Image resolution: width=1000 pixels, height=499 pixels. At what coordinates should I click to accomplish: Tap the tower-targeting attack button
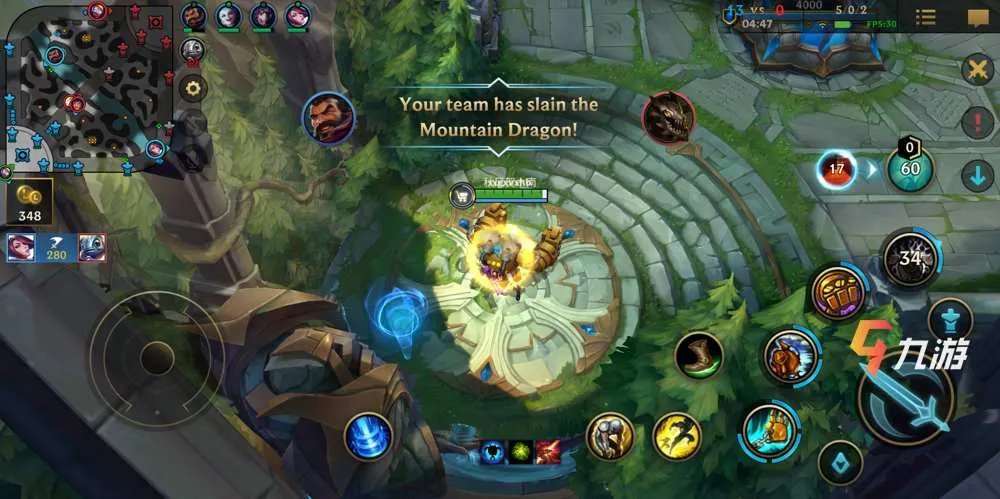point(949,320)
